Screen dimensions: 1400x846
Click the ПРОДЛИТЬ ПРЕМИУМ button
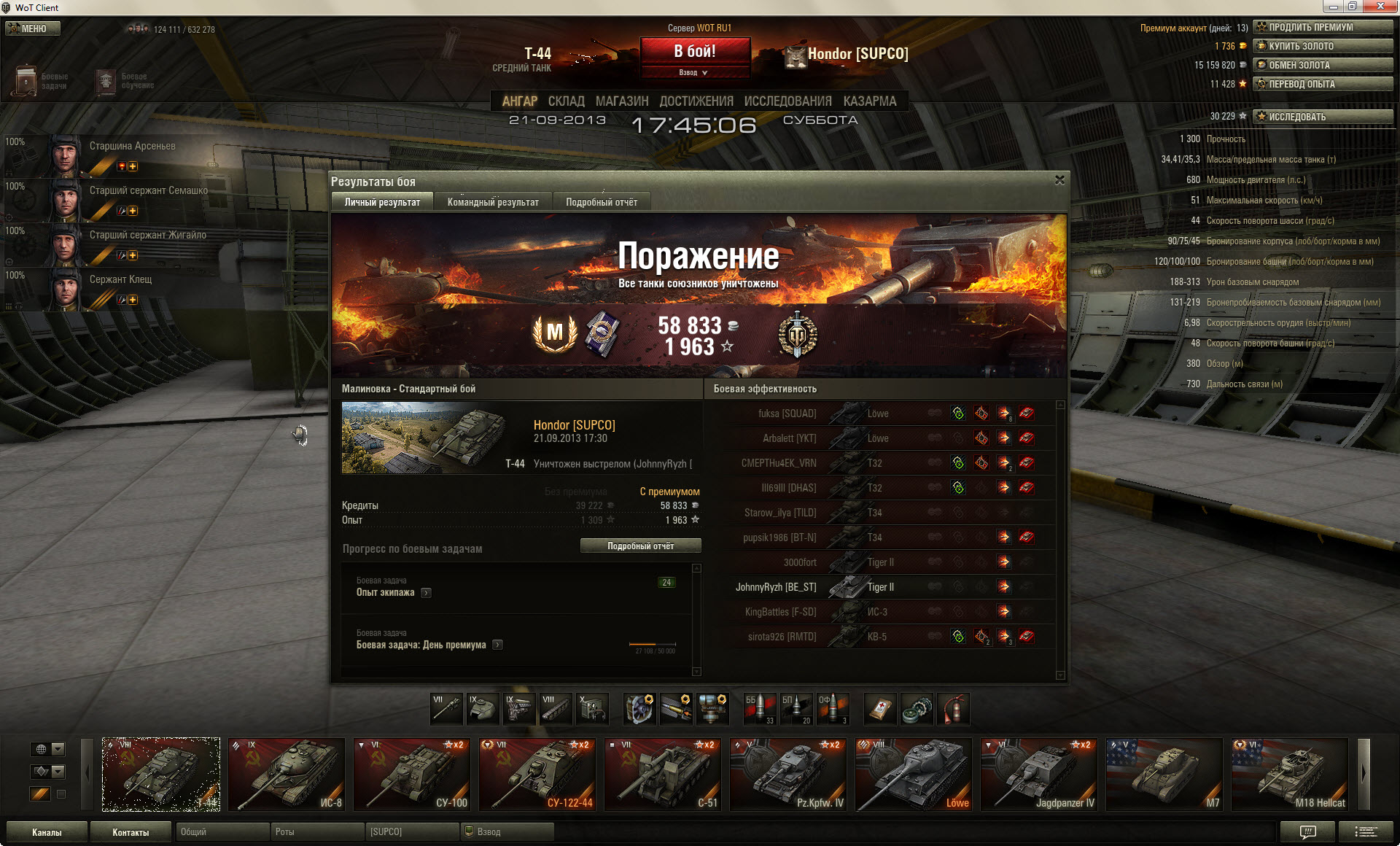(1323, 27)
